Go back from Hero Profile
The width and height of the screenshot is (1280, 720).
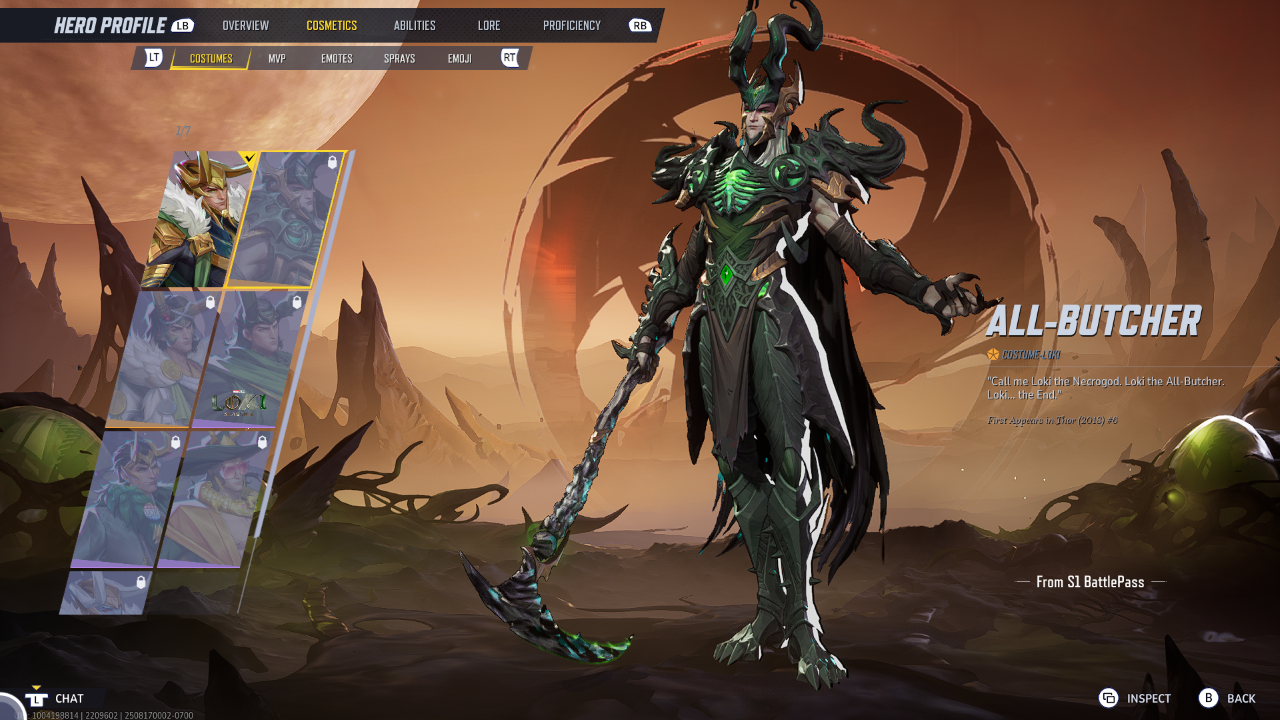pyautogui.click(x=1227, y=698)
